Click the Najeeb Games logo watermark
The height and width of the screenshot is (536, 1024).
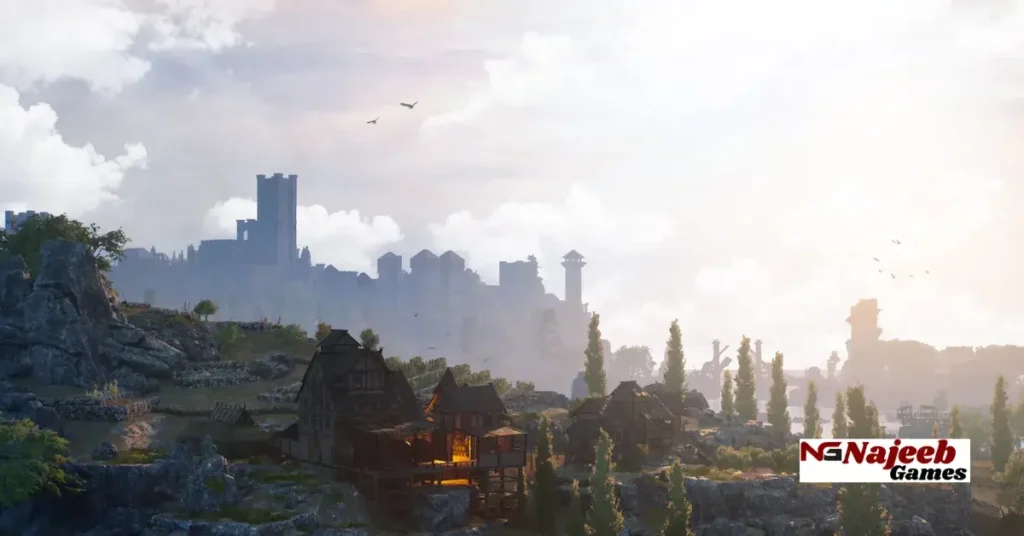884,460
